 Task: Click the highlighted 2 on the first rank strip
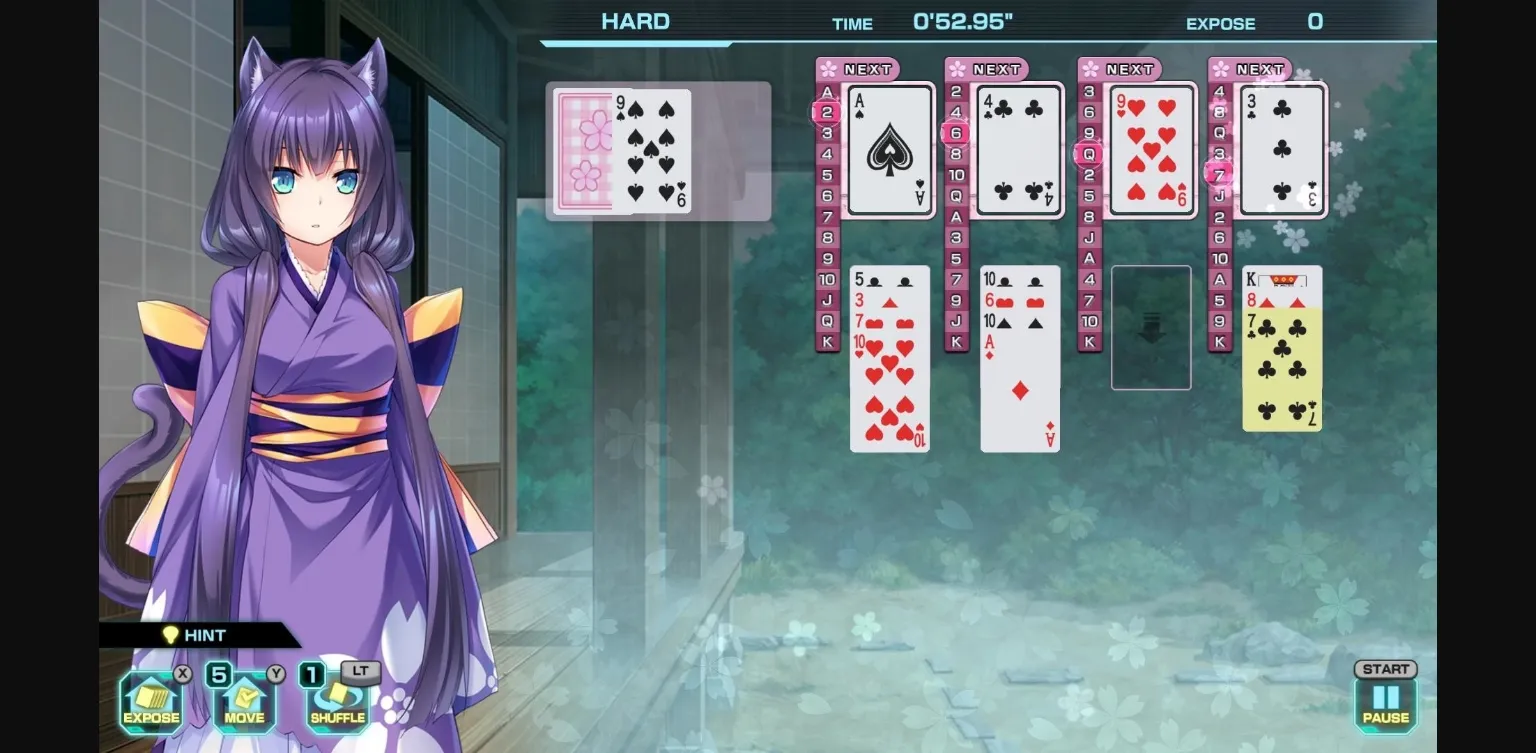[x=826, y=112]
